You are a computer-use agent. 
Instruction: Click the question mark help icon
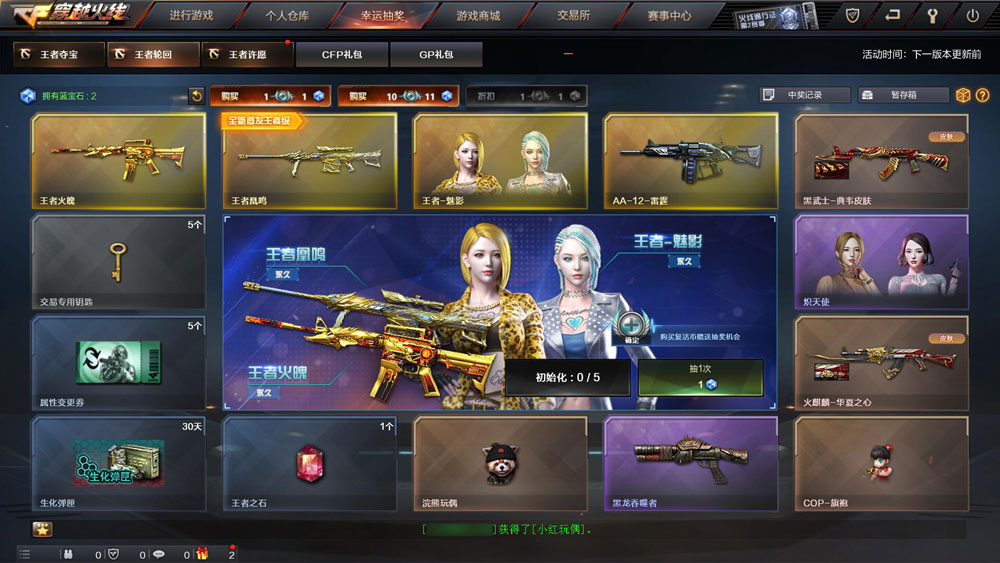coord(983,95)
